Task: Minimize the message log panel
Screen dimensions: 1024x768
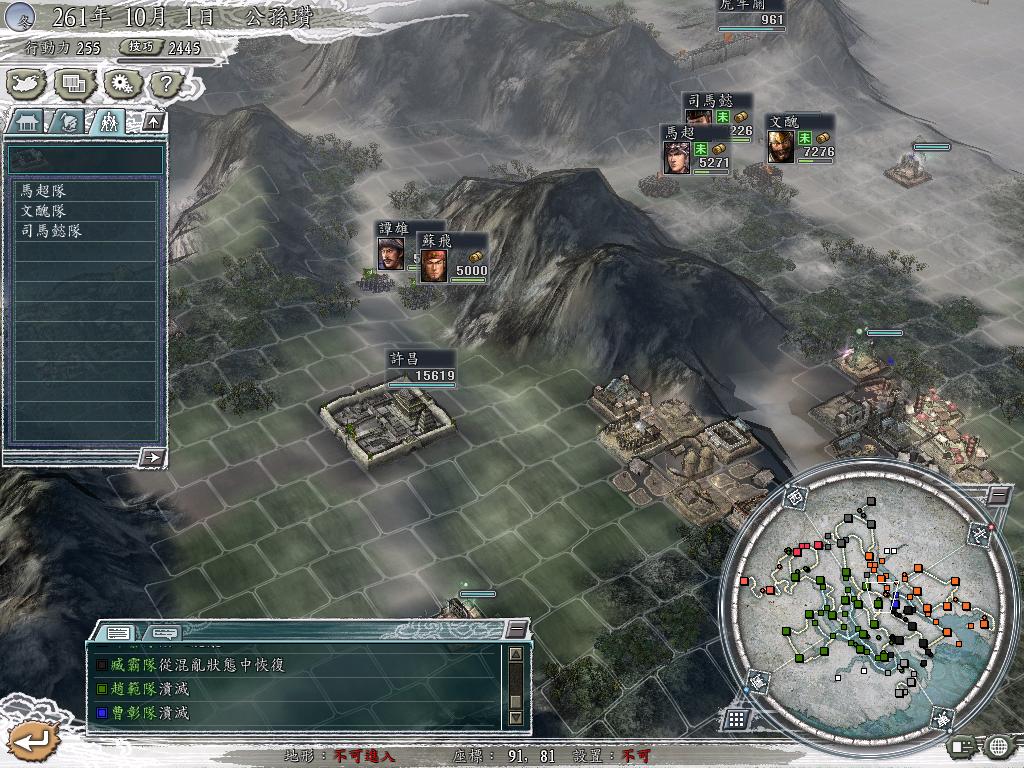Action: [515, 629]
